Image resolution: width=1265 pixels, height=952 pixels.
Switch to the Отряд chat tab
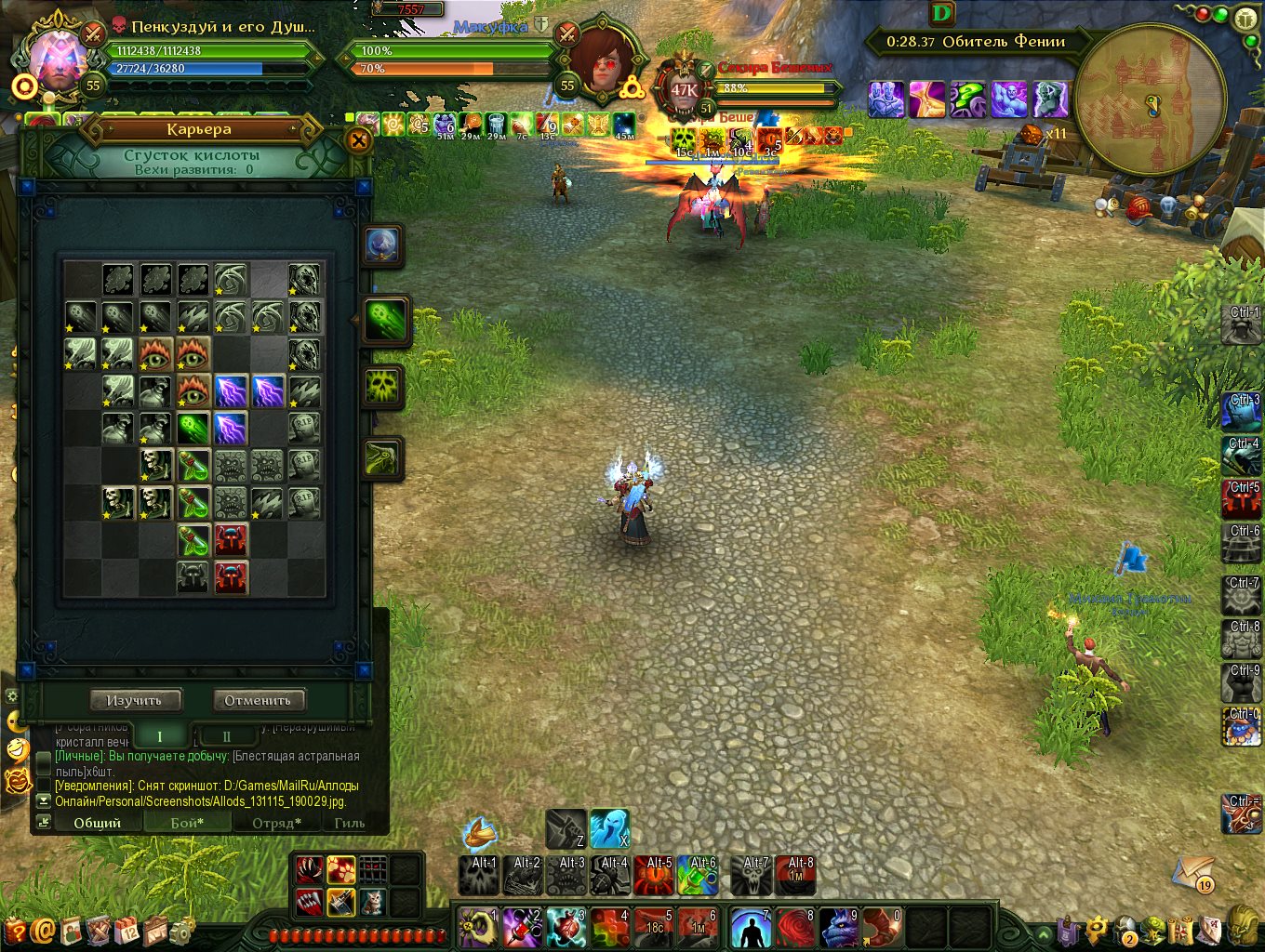tap(276, 823)
